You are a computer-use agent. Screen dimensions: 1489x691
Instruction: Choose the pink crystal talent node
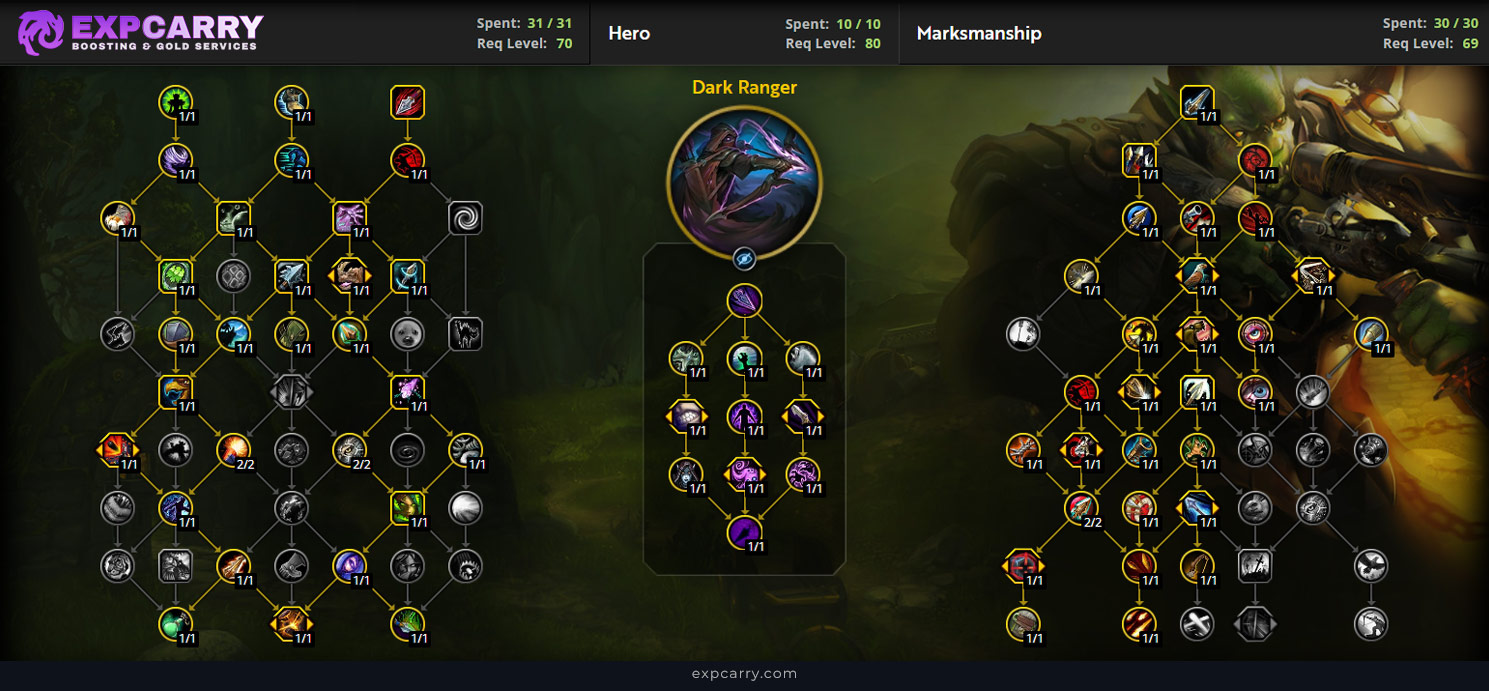[407, 391]
